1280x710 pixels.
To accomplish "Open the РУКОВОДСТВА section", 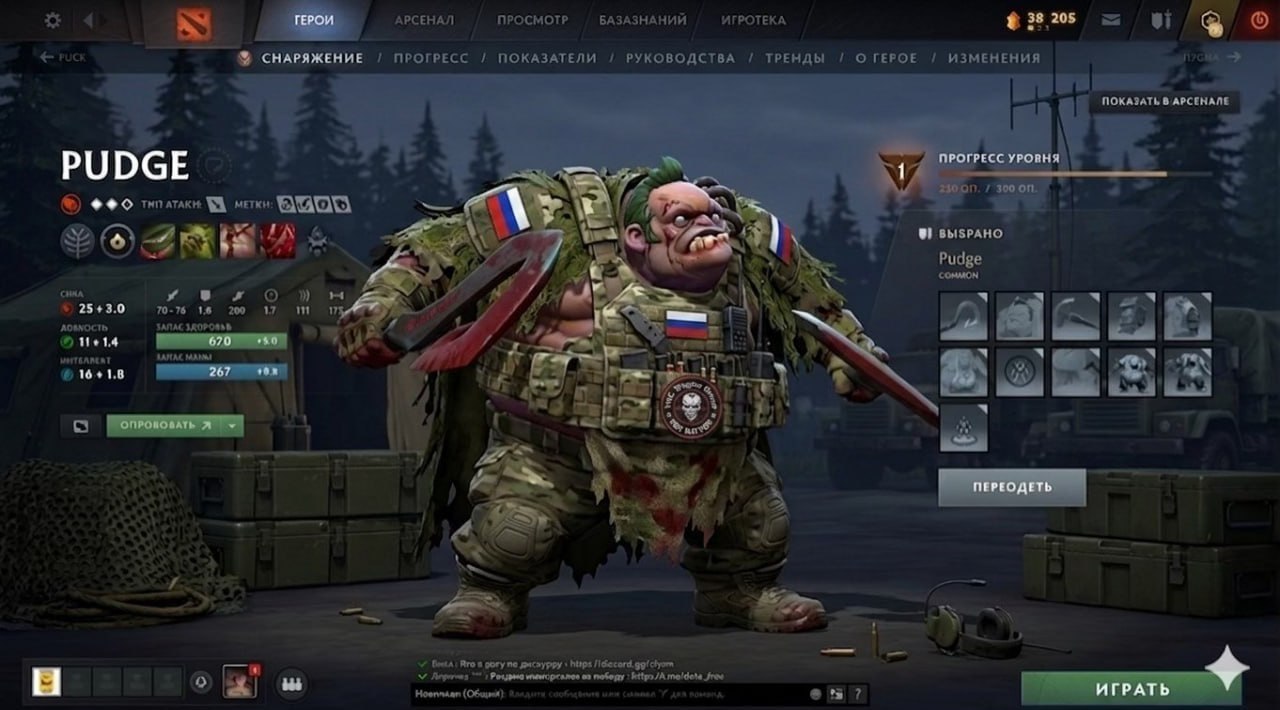I will (x=680, y=58).
